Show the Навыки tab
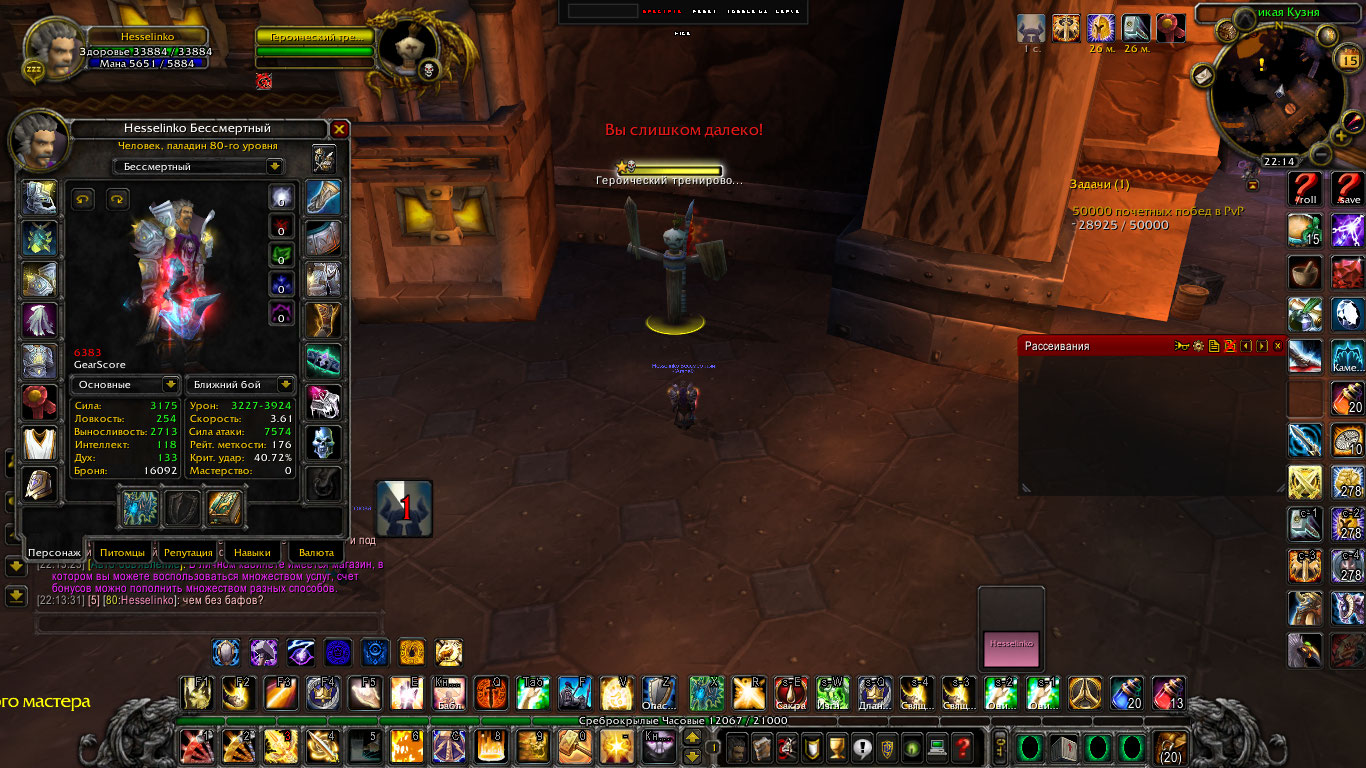This screenshot has height=768, width=1366. 253,552
